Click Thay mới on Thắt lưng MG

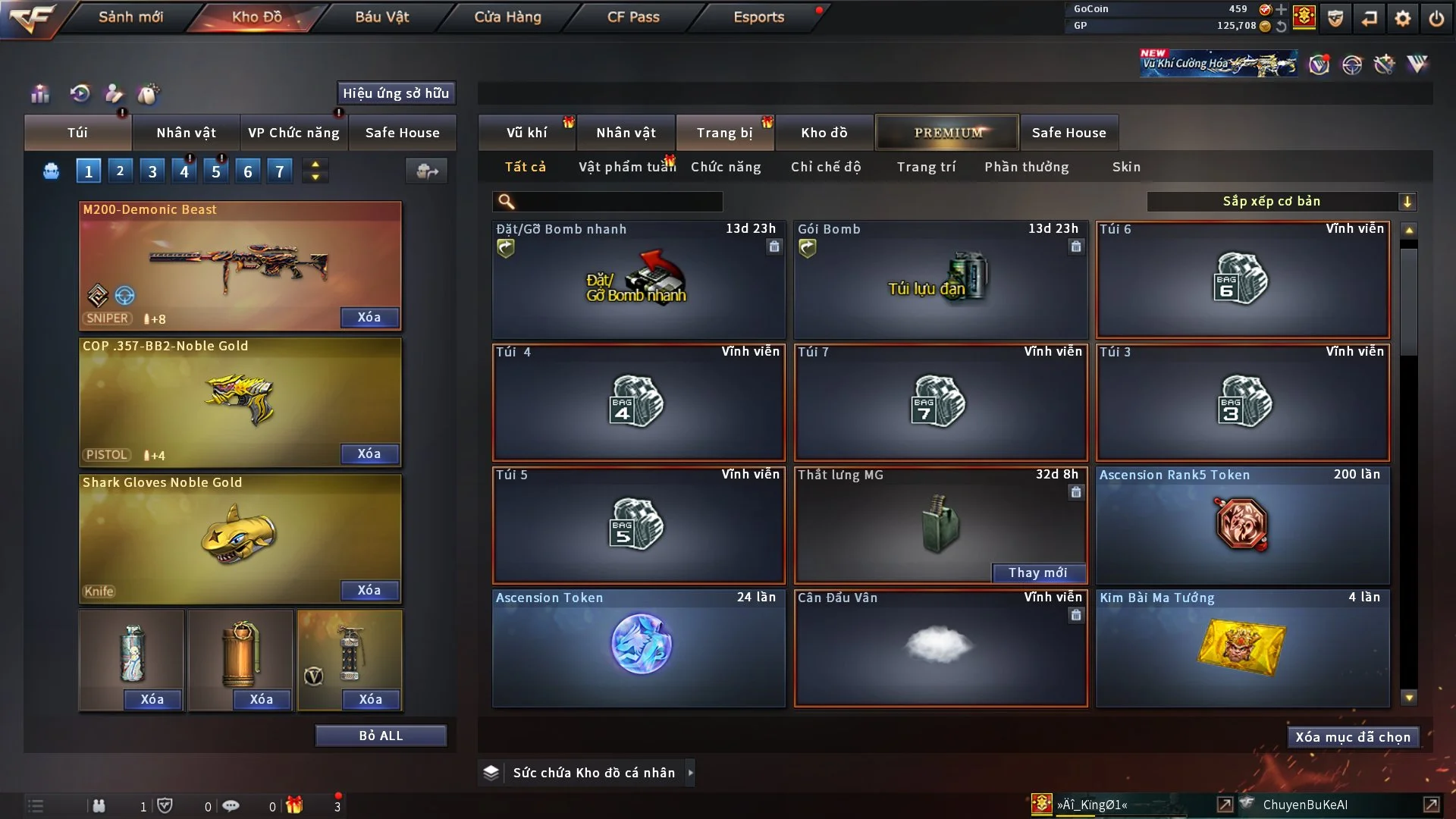pos(1037,573)
